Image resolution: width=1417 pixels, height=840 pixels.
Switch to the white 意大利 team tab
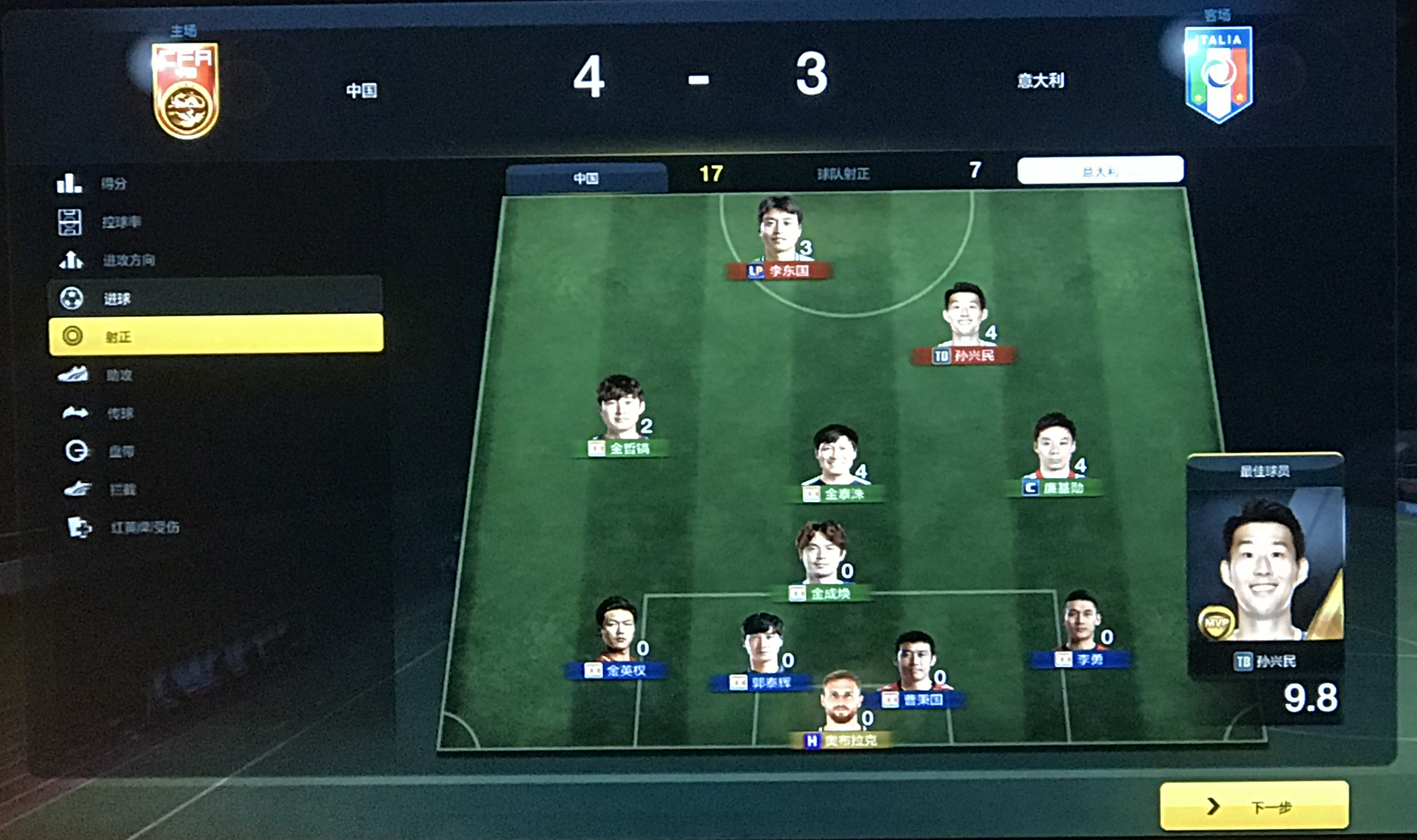[1099, 170]
